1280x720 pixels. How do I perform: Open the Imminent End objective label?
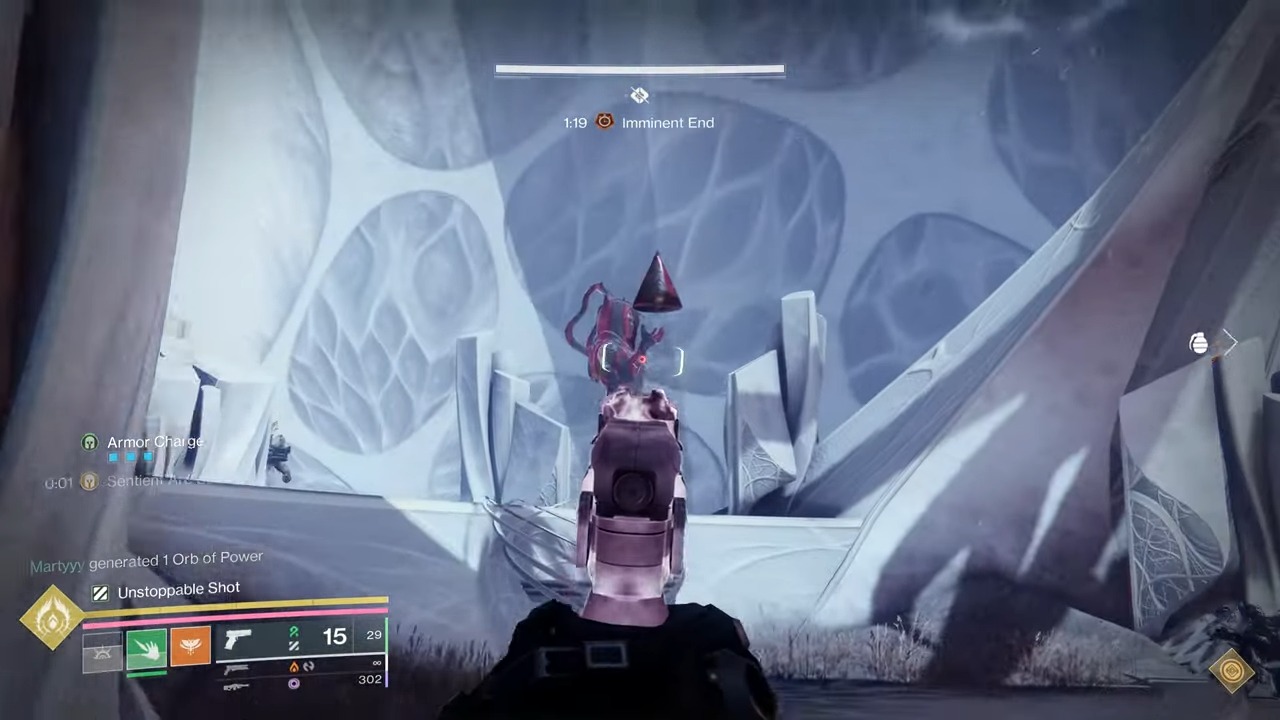point(668,122)
